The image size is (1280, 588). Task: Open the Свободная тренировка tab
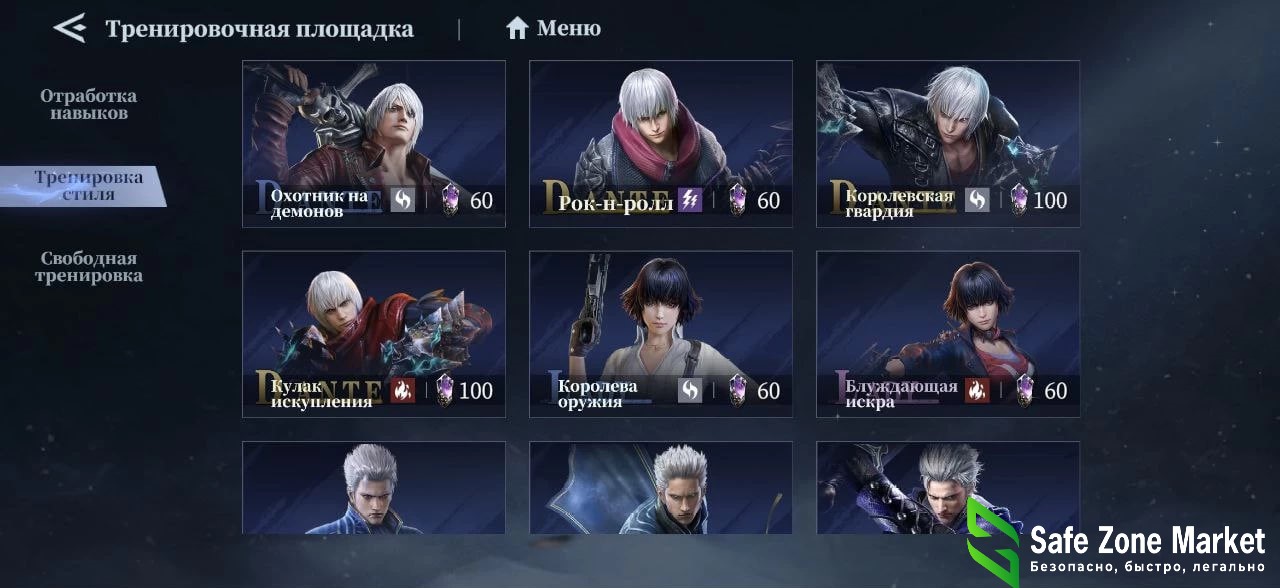point(88,267)
